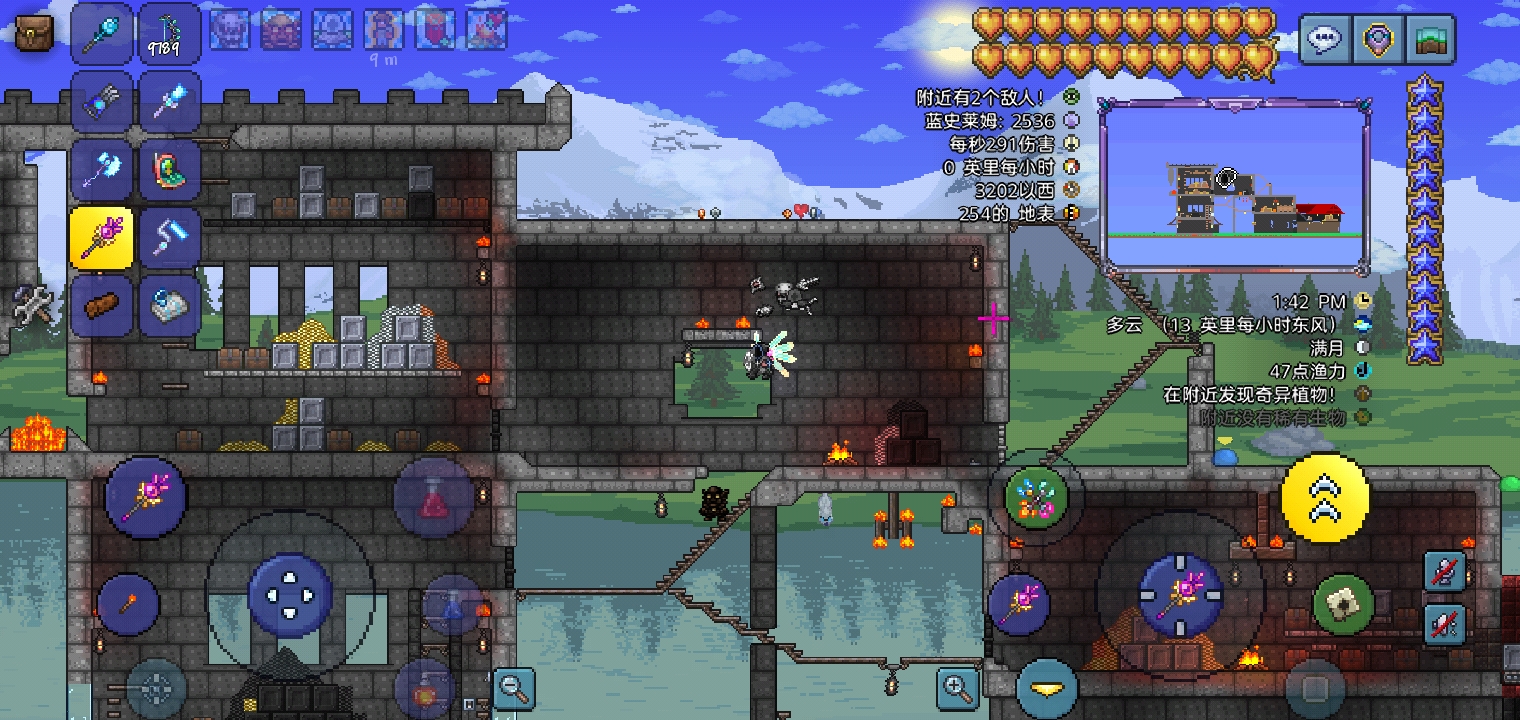Viewport: 1520px width, 720px height.
Task: Tap the yellow down-arrow drop button
Action: (x=1047, y=689)
